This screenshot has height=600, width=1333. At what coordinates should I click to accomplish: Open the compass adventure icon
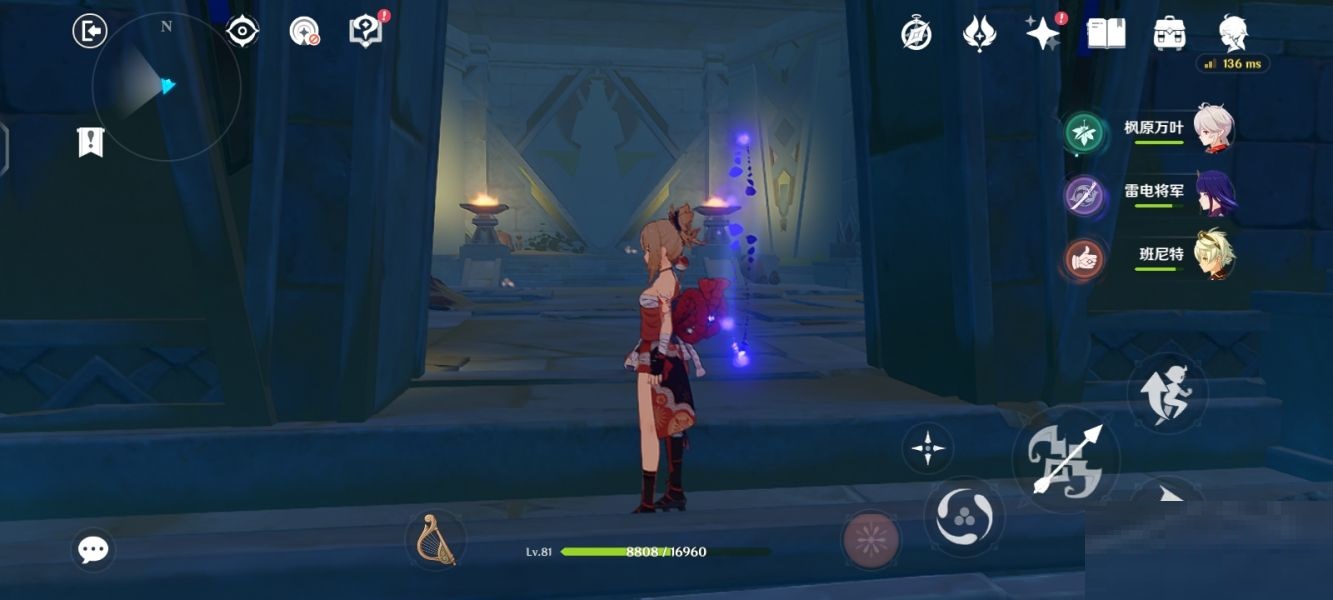tap(916, 34)
